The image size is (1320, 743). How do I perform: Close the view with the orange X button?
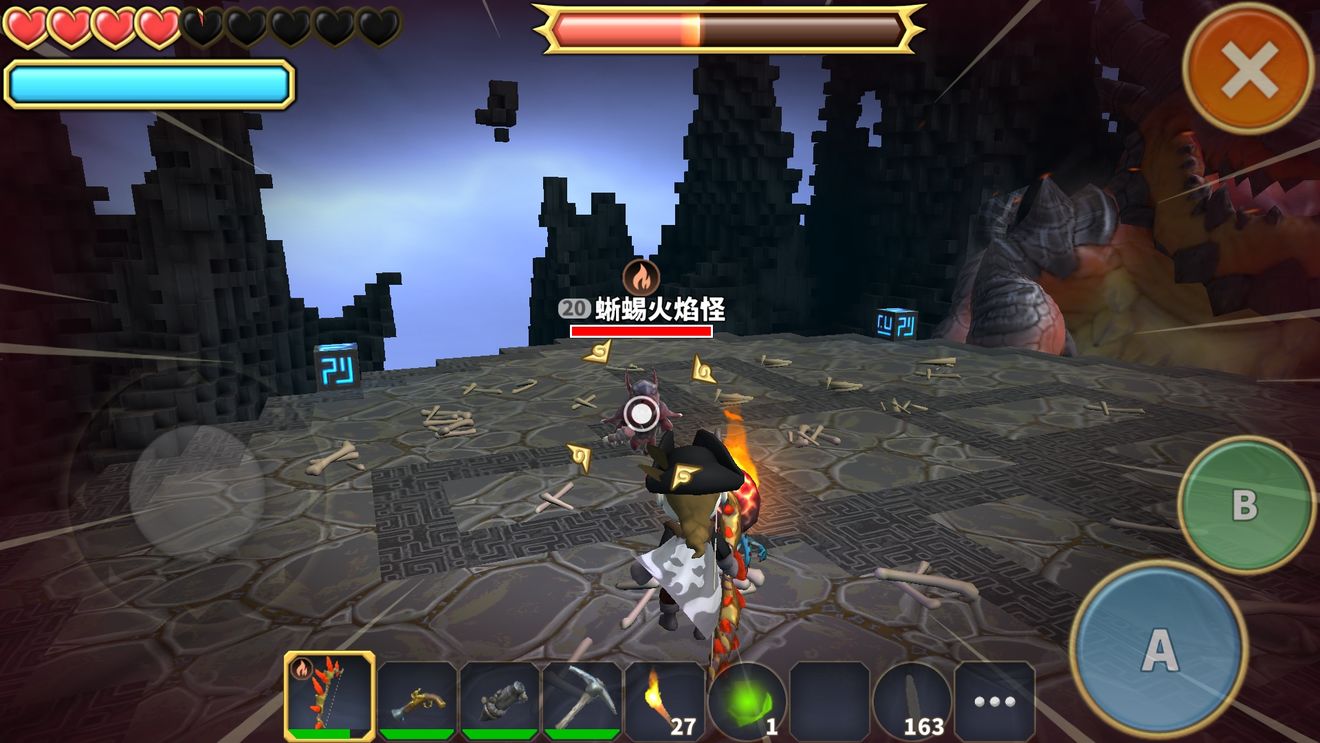pos(1249,69)
